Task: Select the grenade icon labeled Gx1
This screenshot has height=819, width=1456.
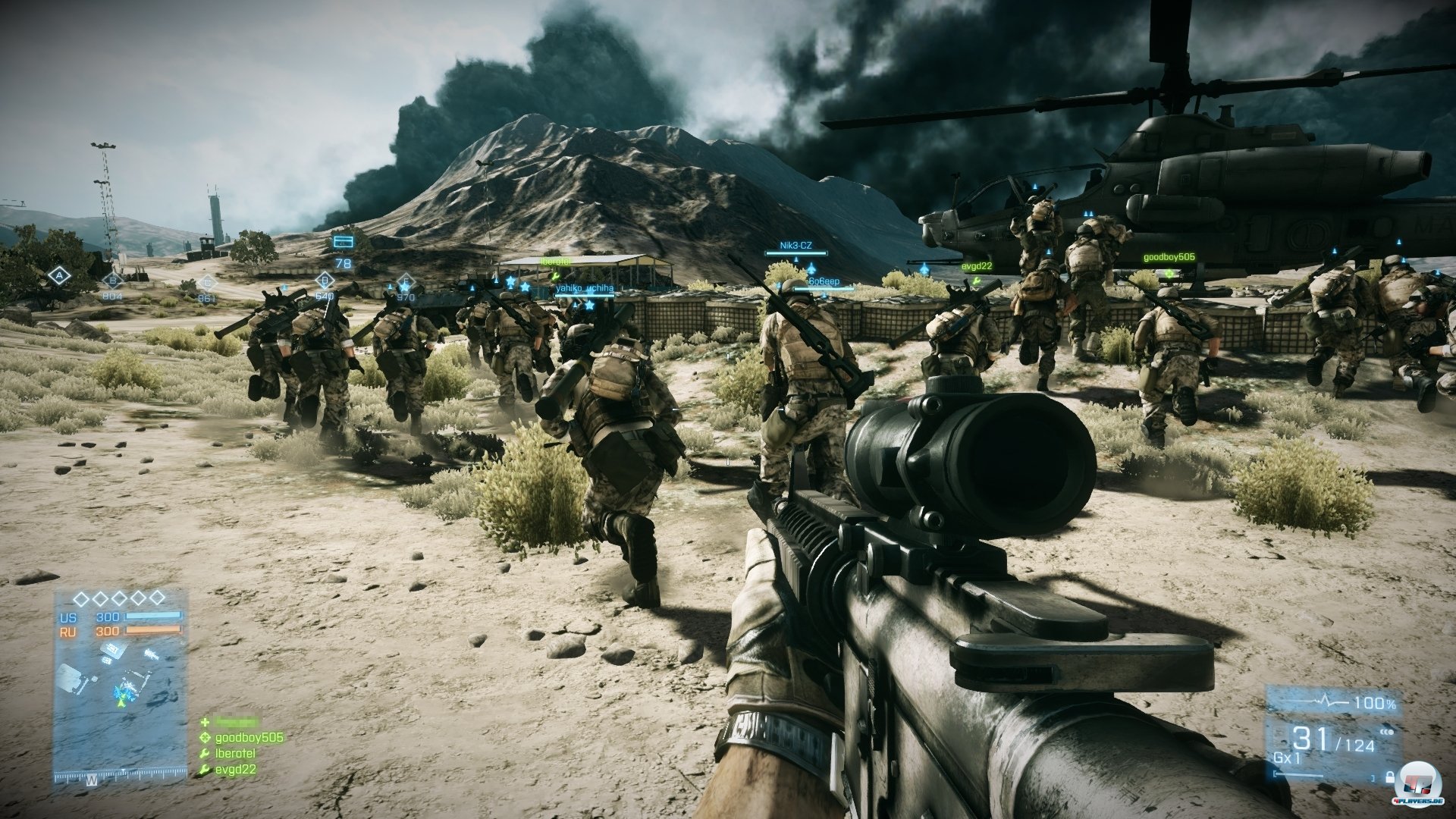Action: pyautogui.click(x=1287, y=758)
